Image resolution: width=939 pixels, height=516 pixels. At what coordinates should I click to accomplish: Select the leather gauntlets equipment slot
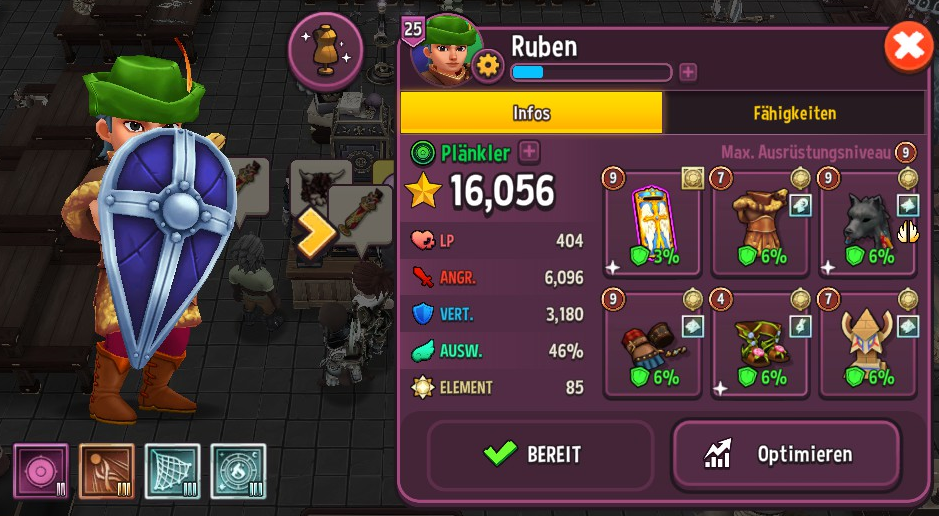653,345
